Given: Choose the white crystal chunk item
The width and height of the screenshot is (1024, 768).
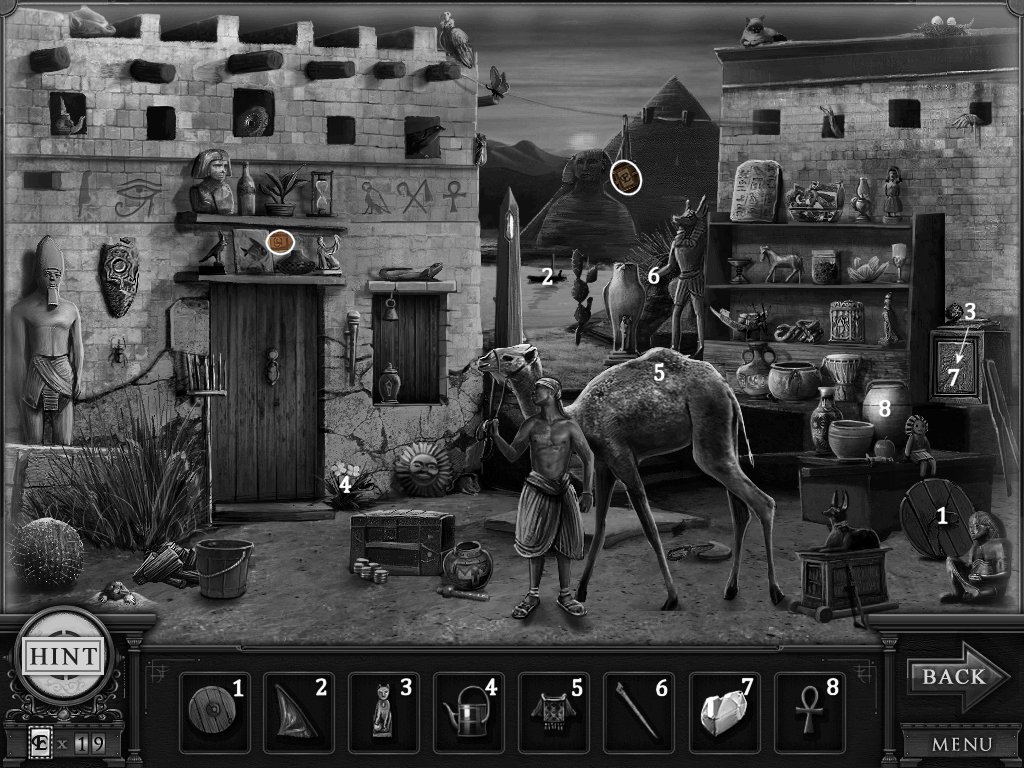Looking at the screenshot, I should (x=723, y=711).
